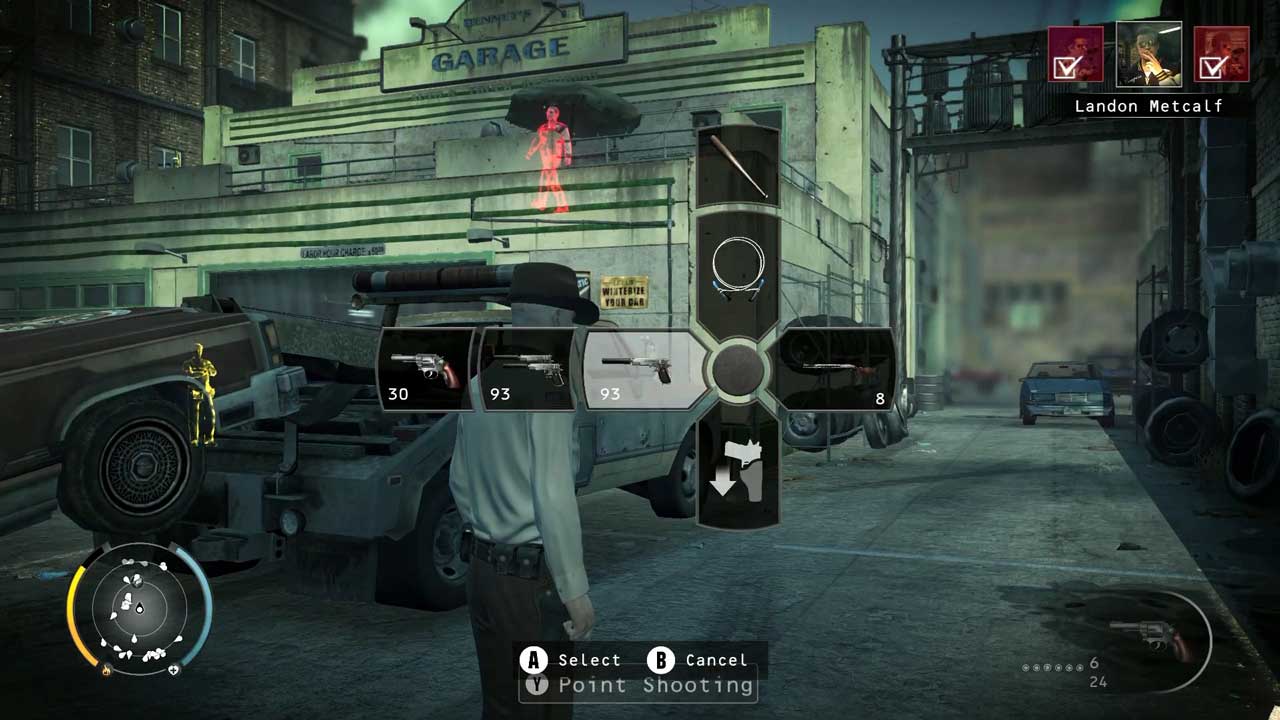Choose the shotgun with 8 shells
The height and width of the screenshot is (720, 1280).
coord(838,370)
